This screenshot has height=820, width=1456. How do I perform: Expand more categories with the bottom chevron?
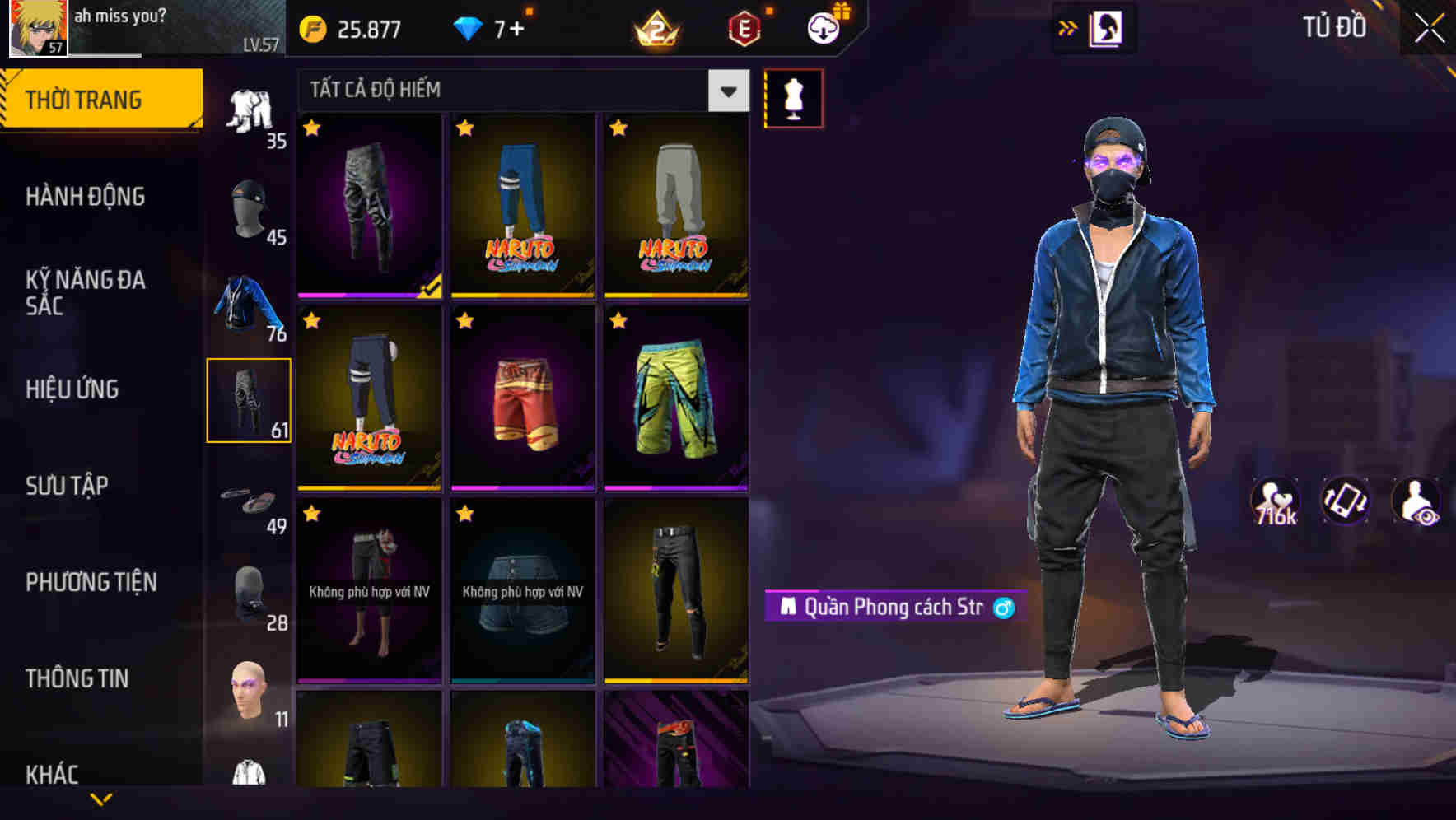tap(99, 800)
